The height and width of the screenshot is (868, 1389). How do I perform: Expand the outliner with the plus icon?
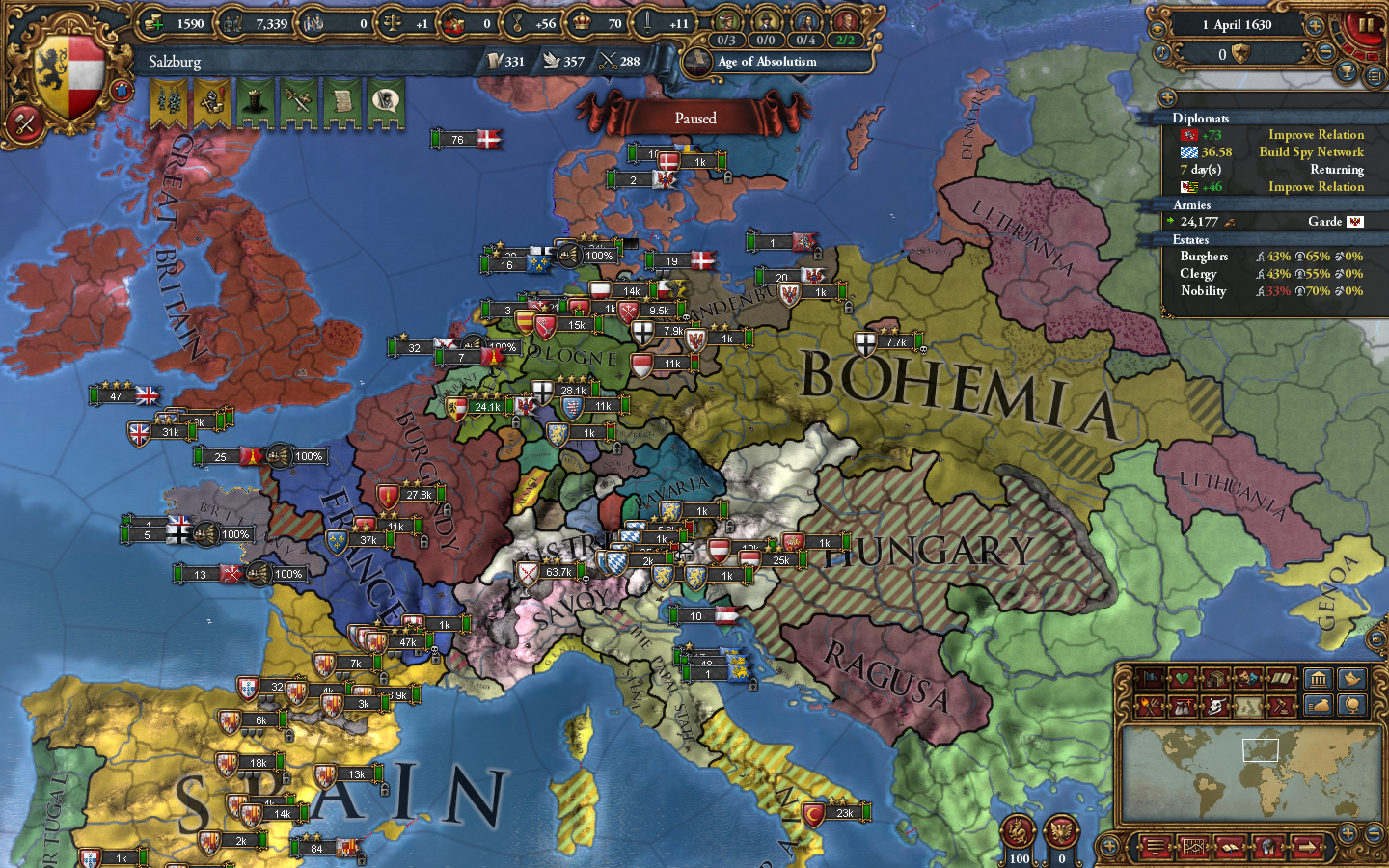[1168, 96]
